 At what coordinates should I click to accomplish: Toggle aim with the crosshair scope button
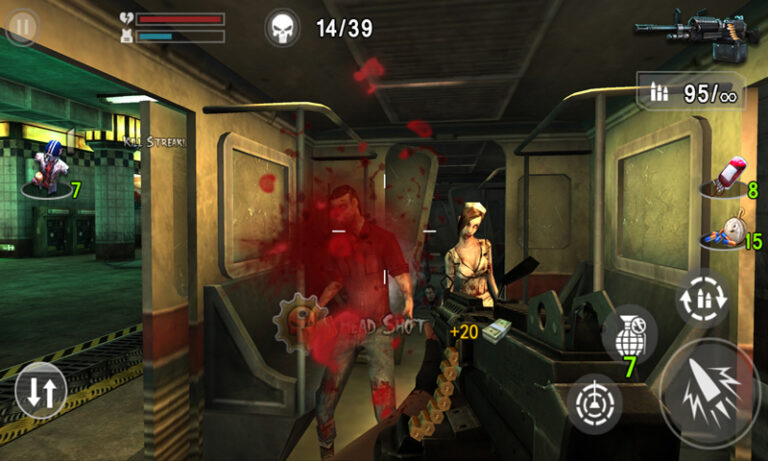594,403
